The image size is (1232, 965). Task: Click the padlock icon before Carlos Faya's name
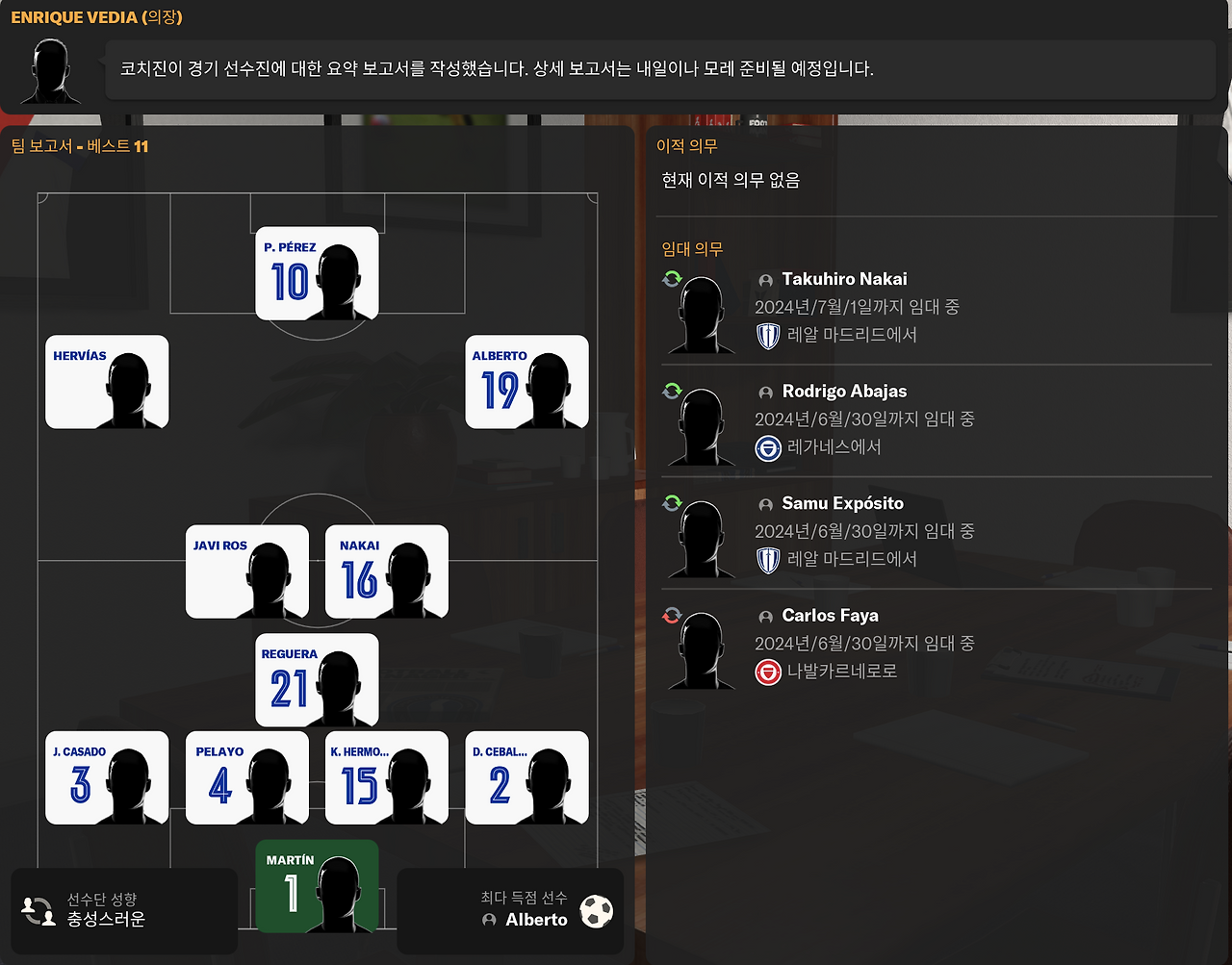coord(764,616)
